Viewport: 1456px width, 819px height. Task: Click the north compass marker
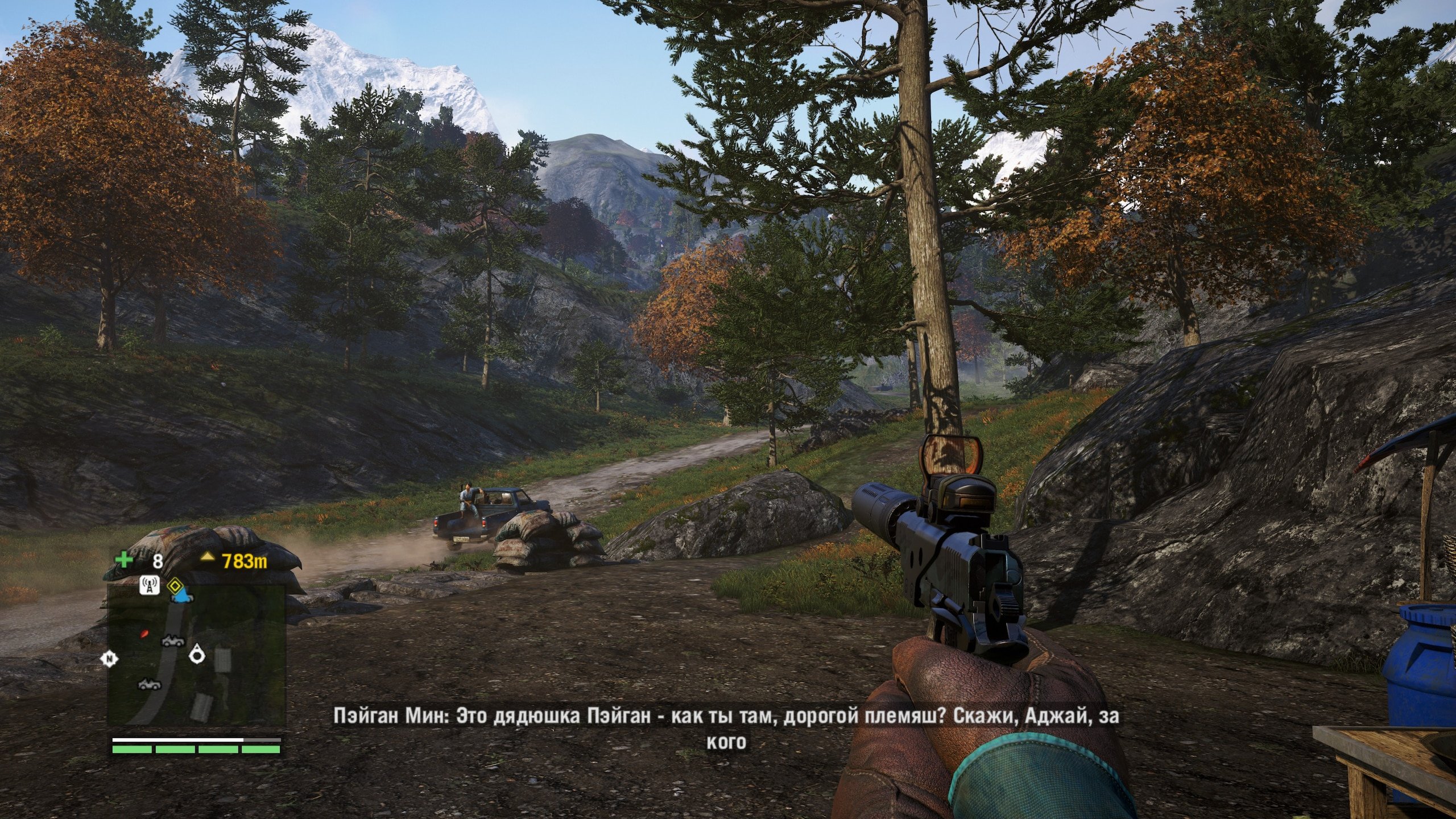coord(109,659)
